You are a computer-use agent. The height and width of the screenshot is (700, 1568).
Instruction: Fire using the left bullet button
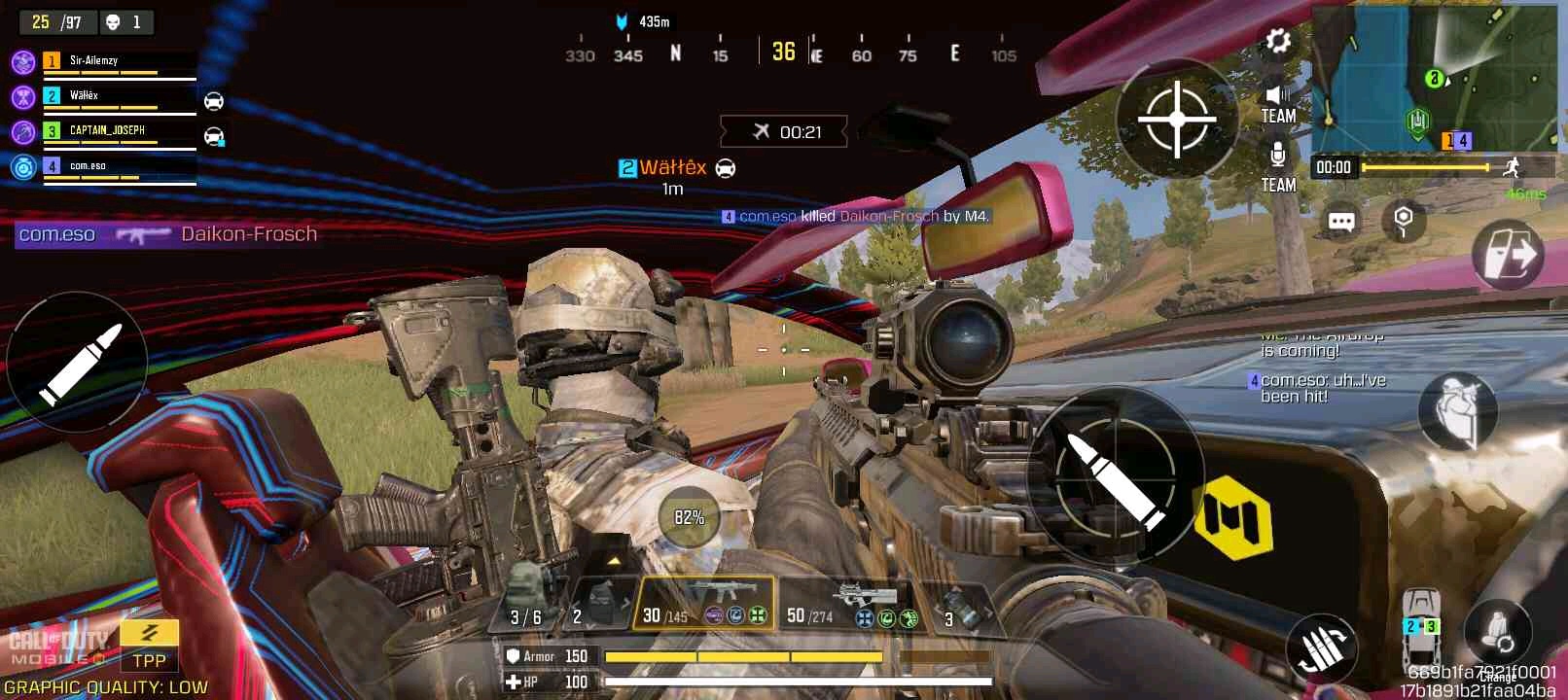[x=78, y=363]
